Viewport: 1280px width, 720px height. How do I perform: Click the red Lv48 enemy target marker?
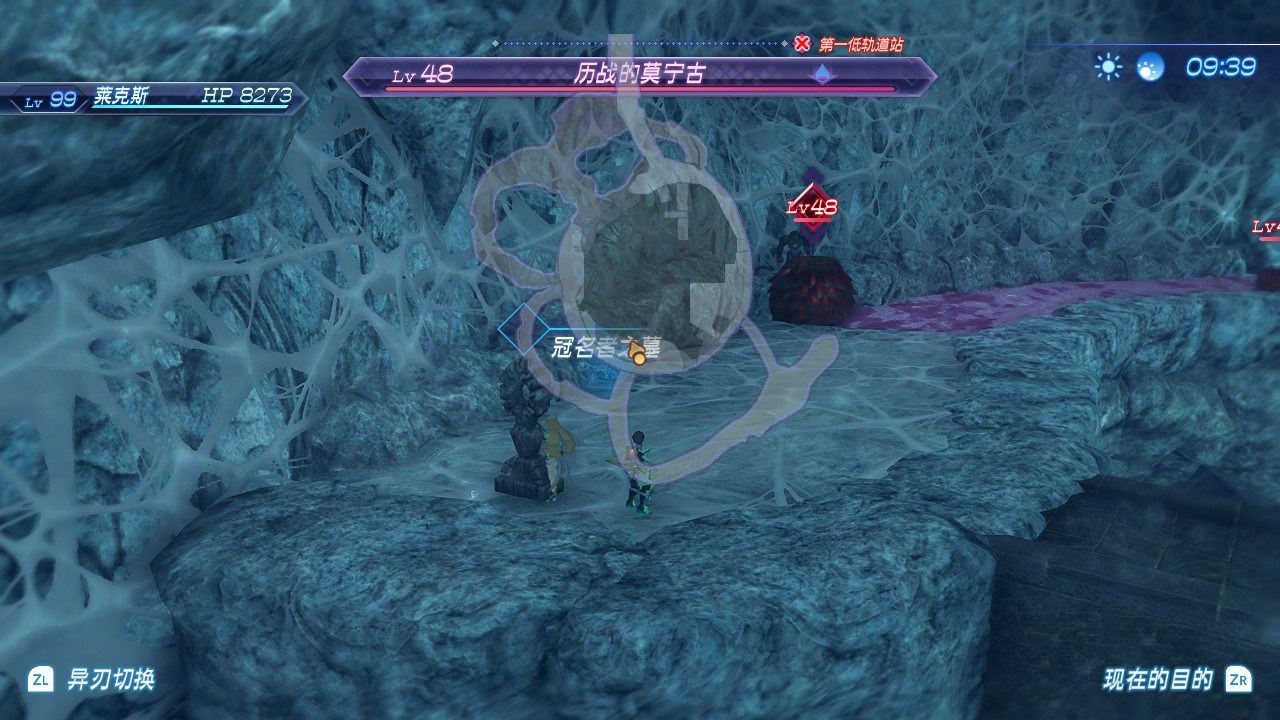tap(812, 207)
